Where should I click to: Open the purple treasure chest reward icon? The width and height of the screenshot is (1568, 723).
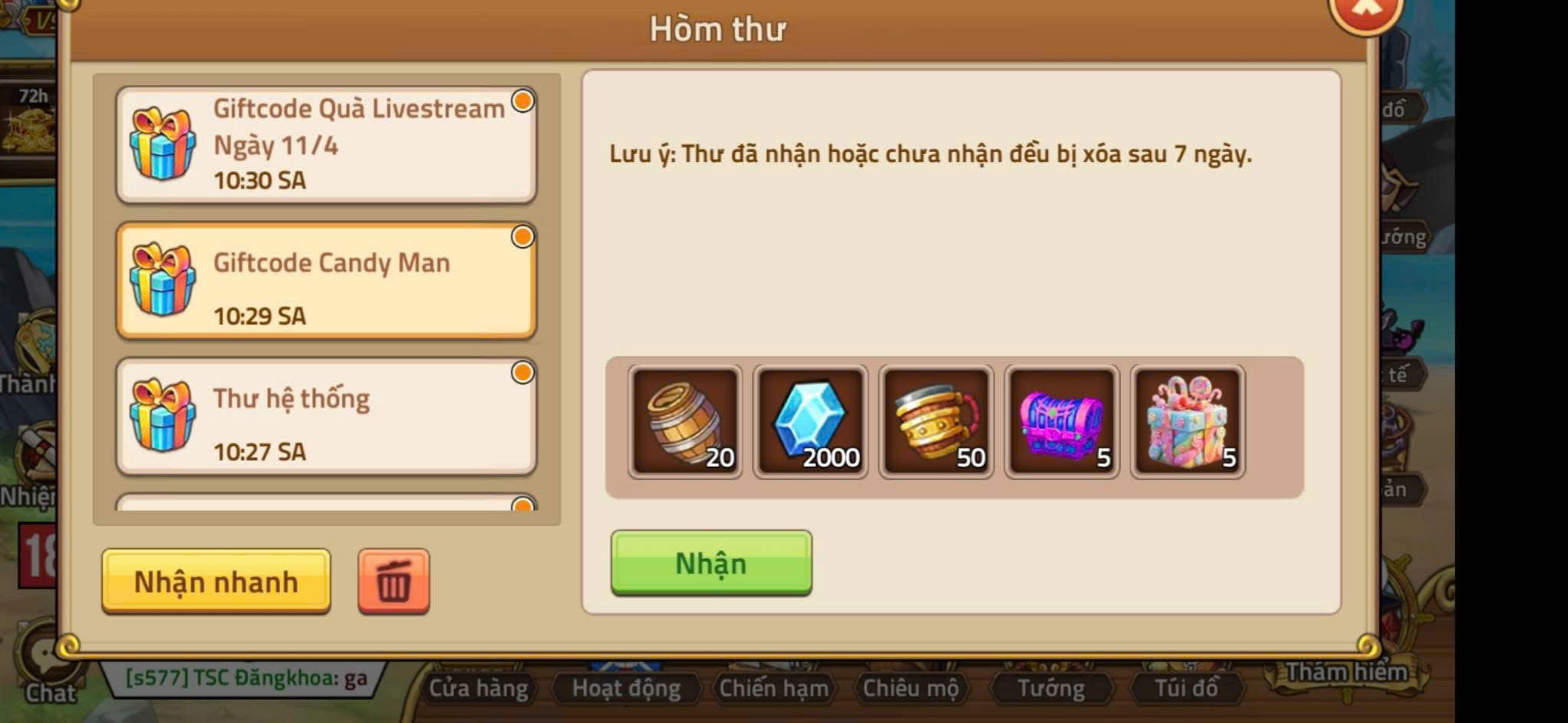coord(1062,422)
